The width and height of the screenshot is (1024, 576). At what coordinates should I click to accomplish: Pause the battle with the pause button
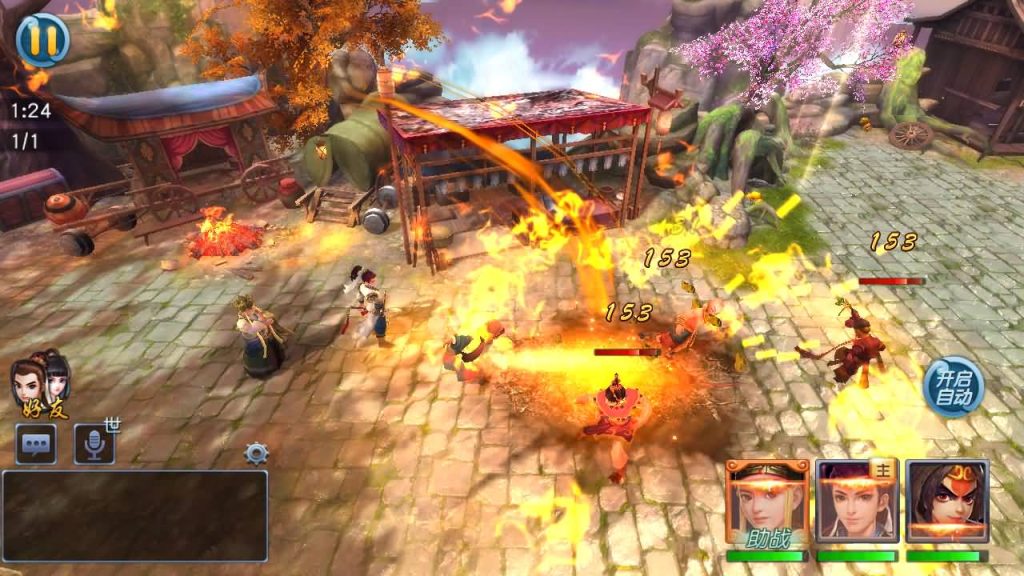[42, 40]
